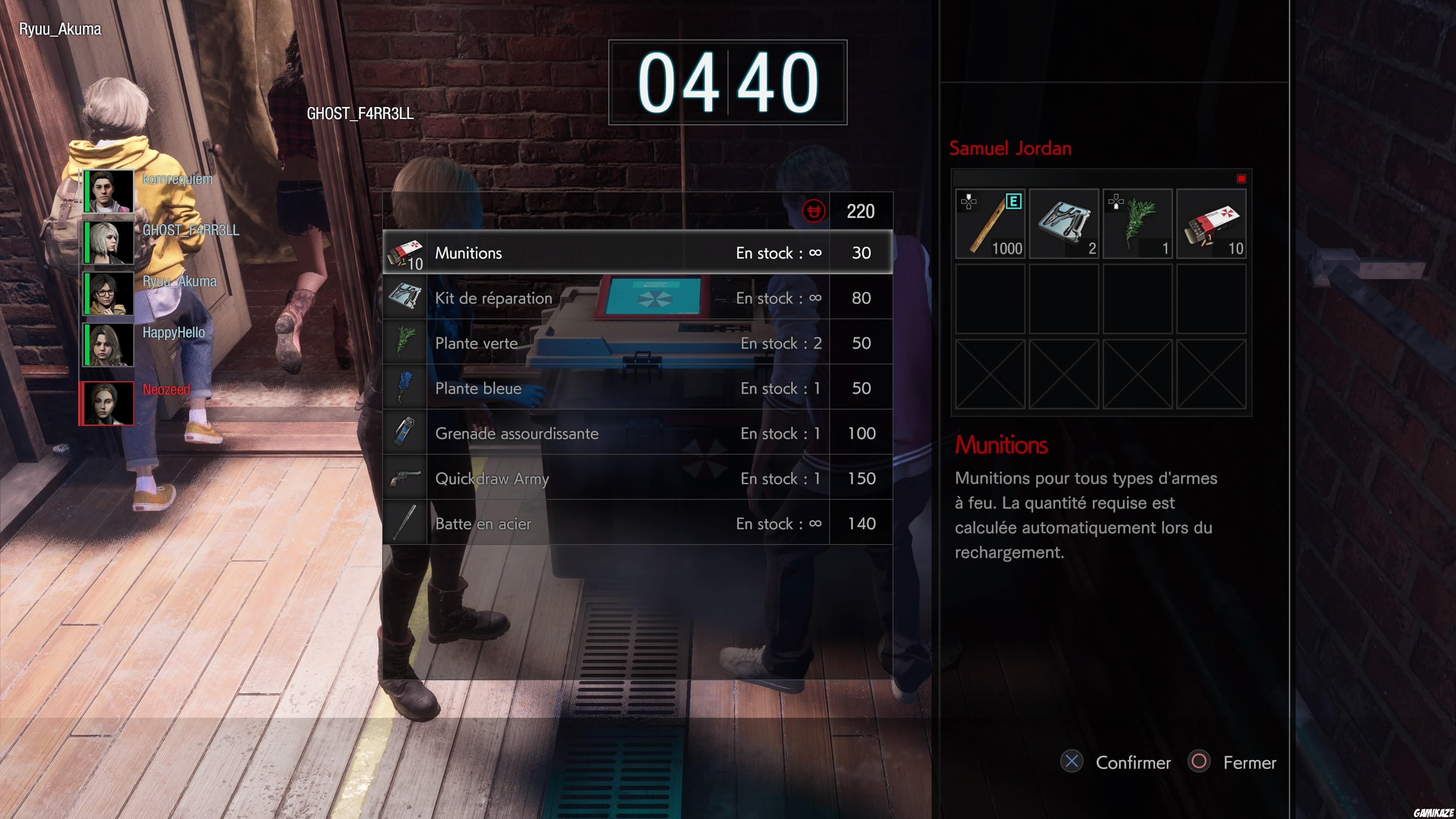Select GHOST_F4RR3LL's portrait in team list
The width and height of the screenshot is (1456, 819).
pyautogui.click(x=108, y=242)
